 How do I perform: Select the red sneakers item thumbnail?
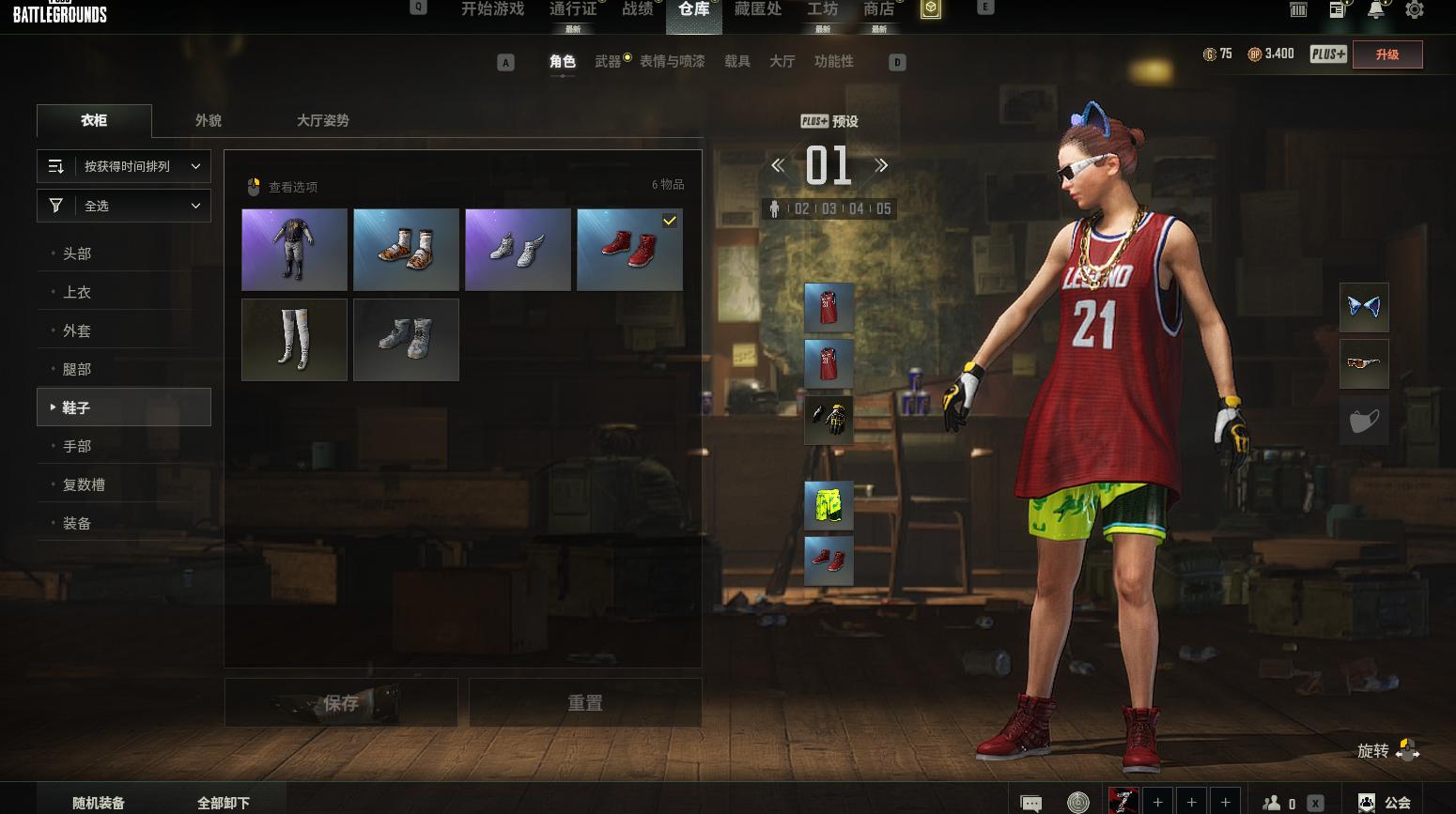[629, 250]
